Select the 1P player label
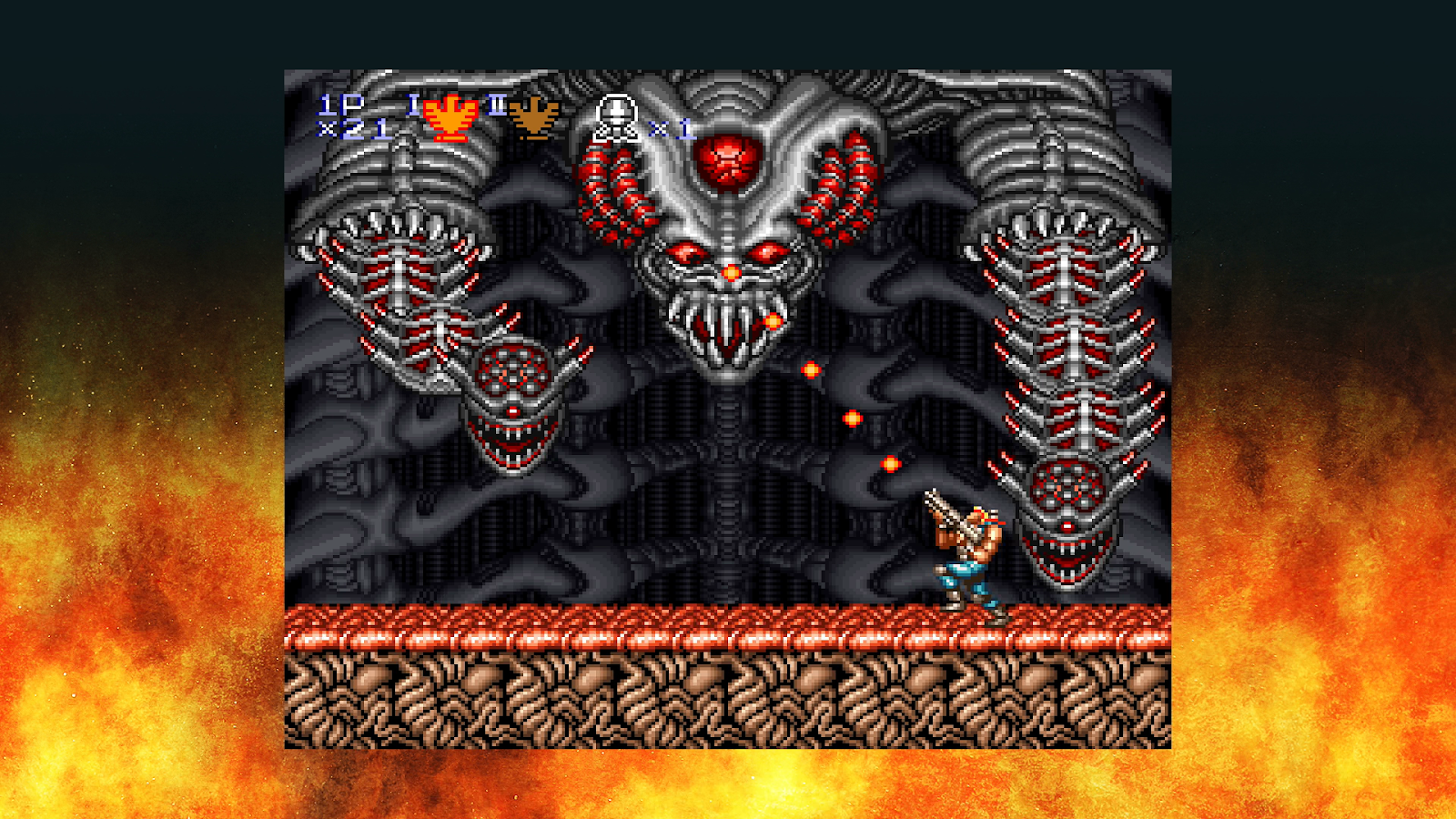Viewport: 1456px width, 819px height. point(341,105)
